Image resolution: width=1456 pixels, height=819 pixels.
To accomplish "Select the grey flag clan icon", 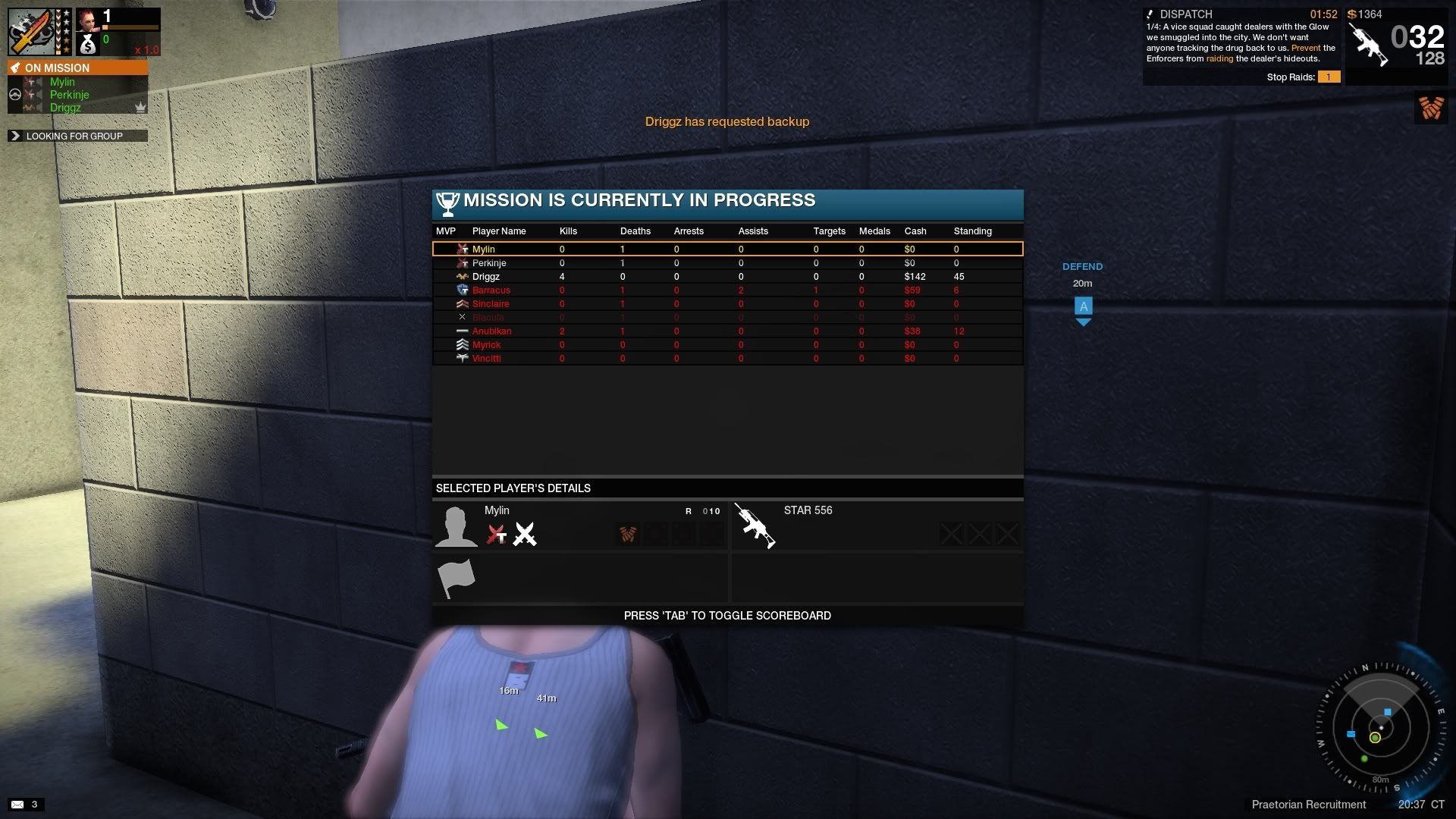I will coord(456,579).
